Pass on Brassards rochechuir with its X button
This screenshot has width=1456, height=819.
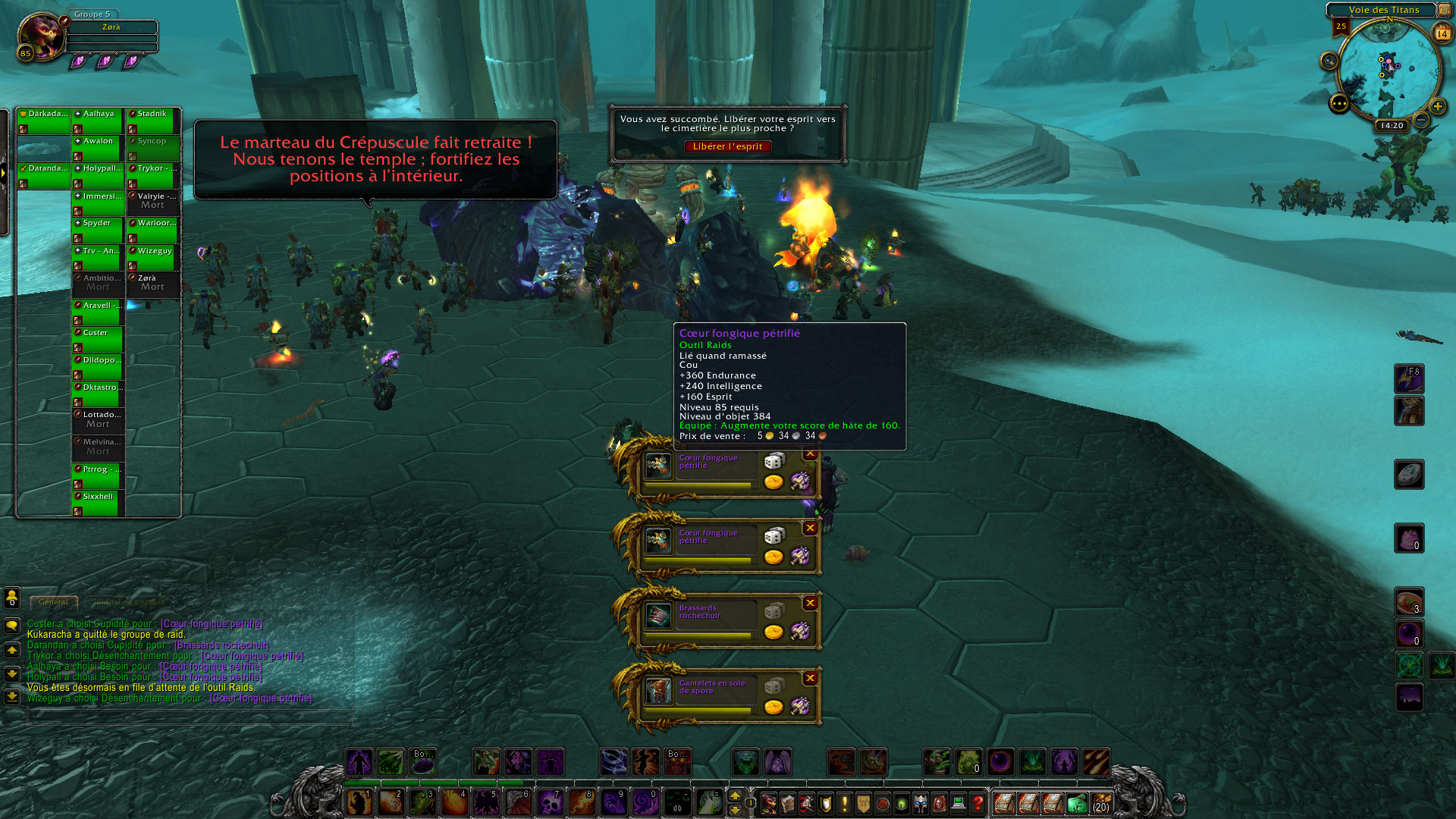click(810, 603)
